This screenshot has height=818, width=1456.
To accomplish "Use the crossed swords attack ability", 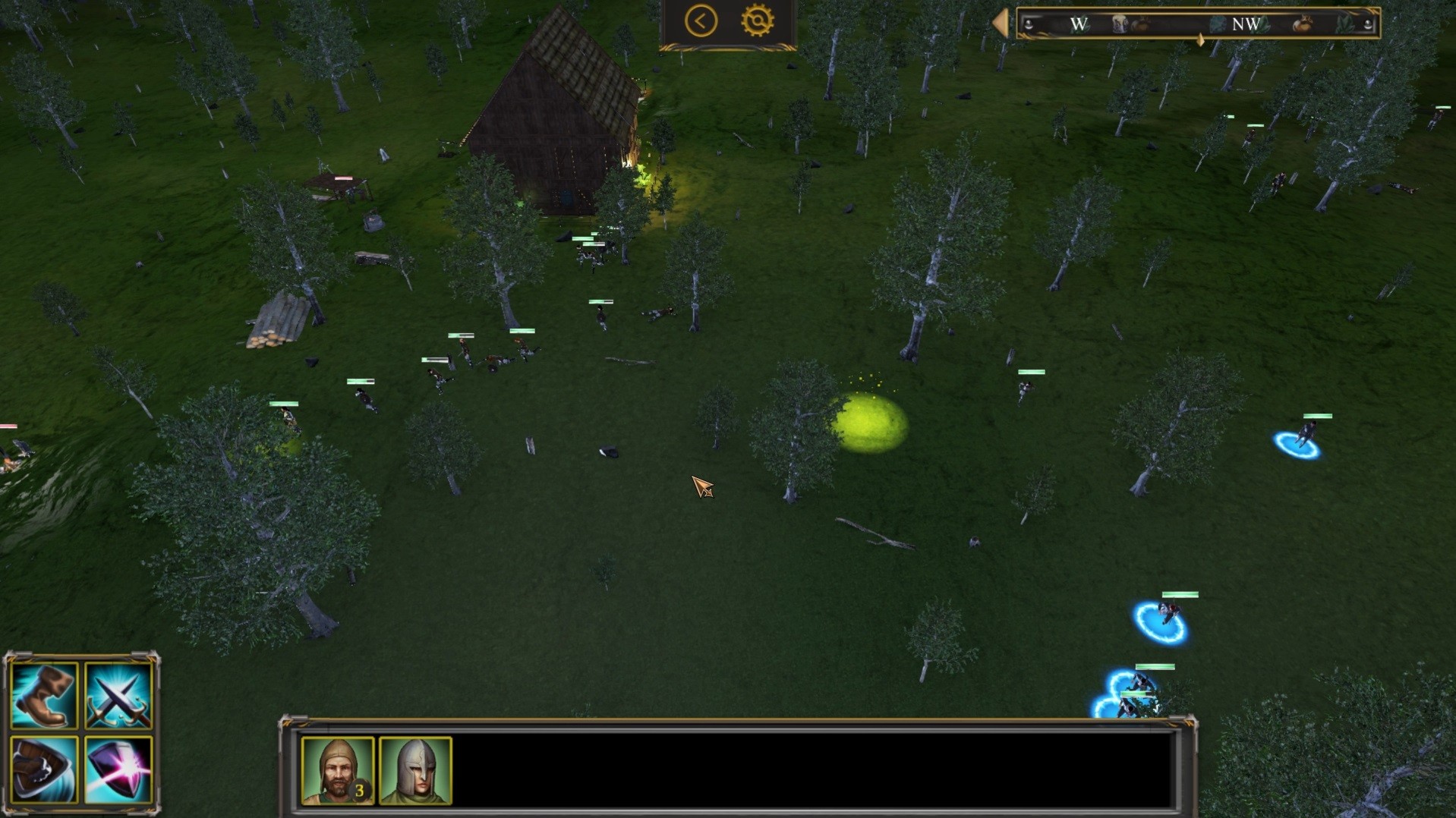I will (118, 695).
